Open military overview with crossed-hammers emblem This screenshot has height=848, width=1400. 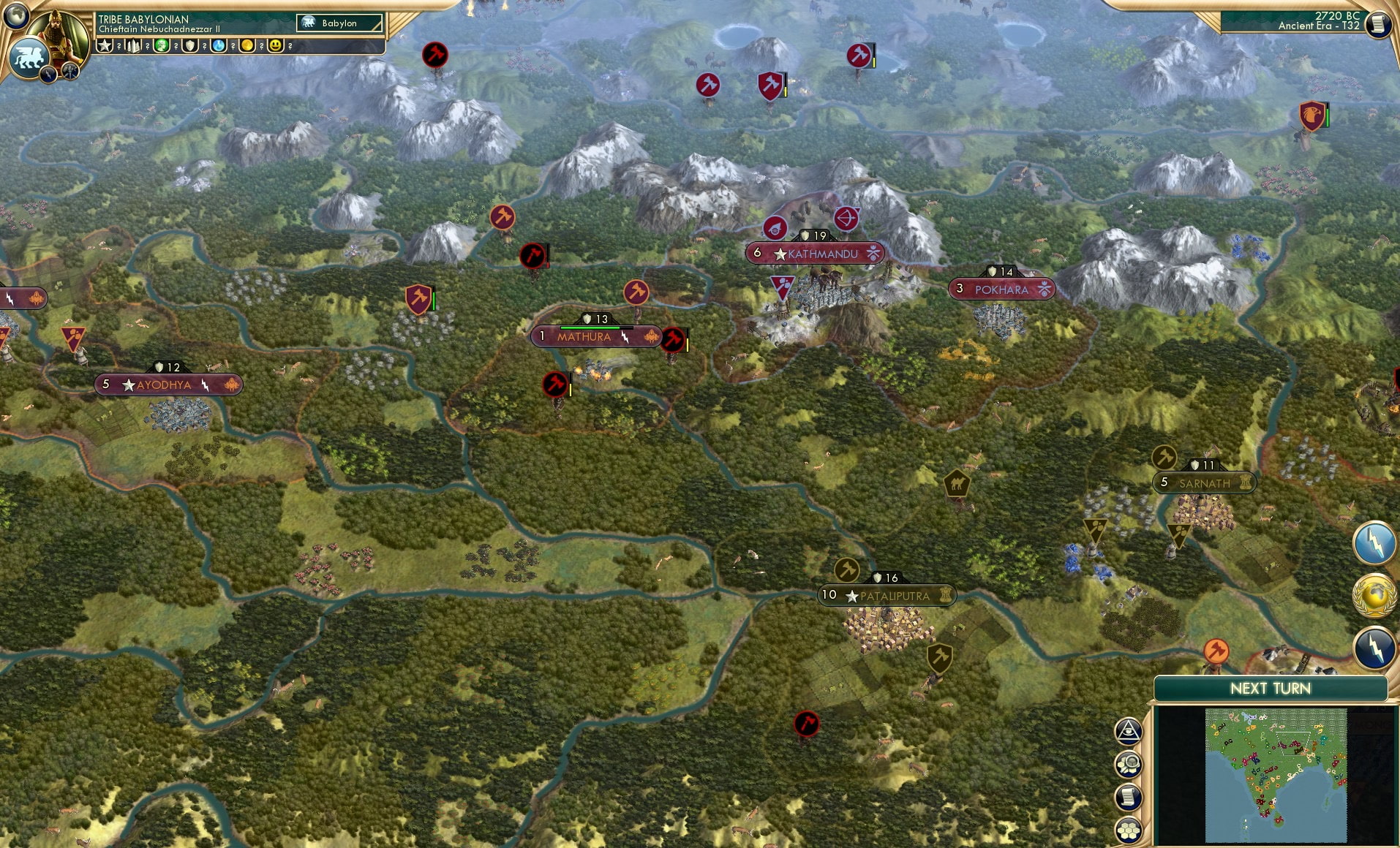[x=69, y=72]
